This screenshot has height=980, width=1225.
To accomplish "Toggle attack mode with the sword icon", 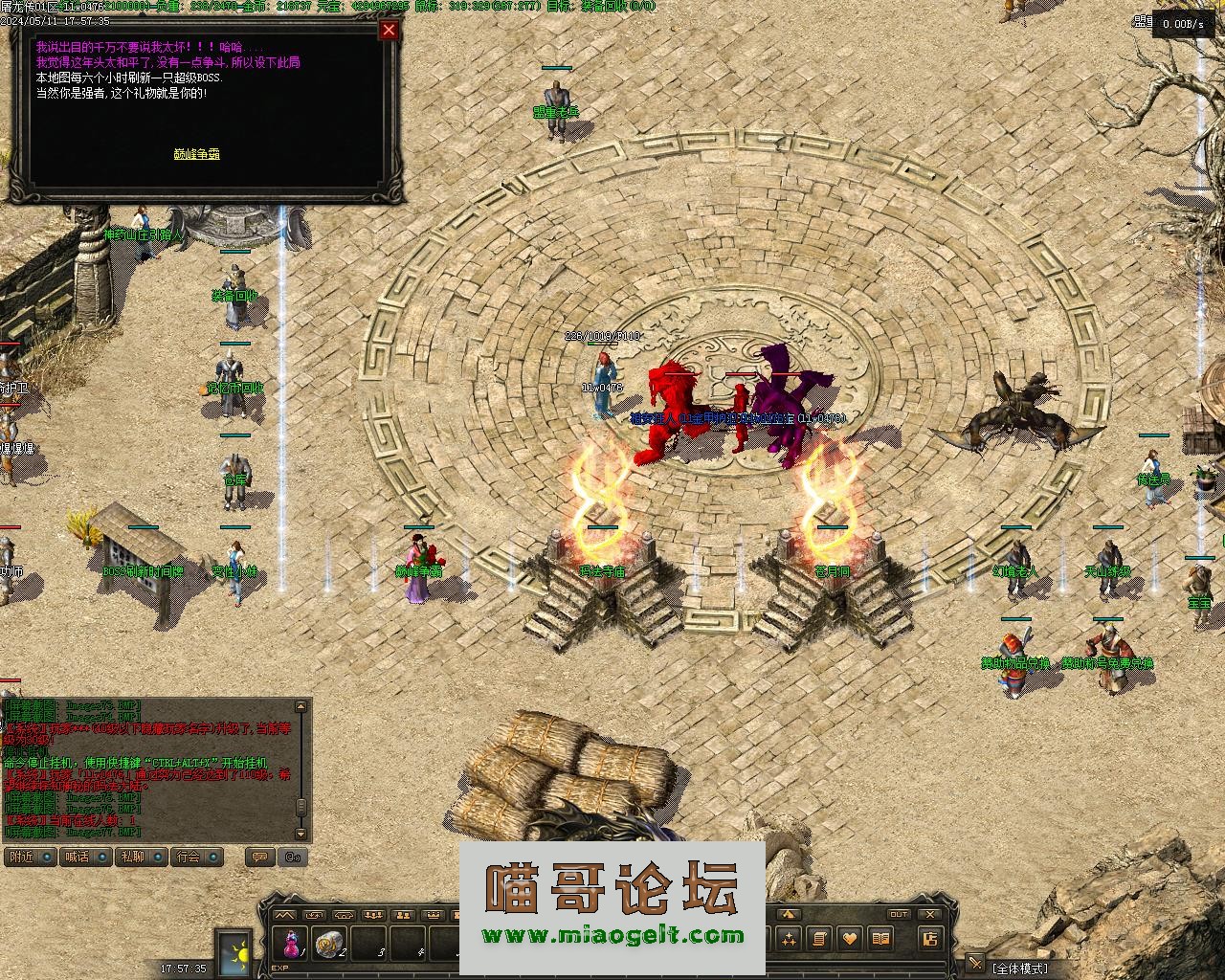I will [x=975, y=965].
